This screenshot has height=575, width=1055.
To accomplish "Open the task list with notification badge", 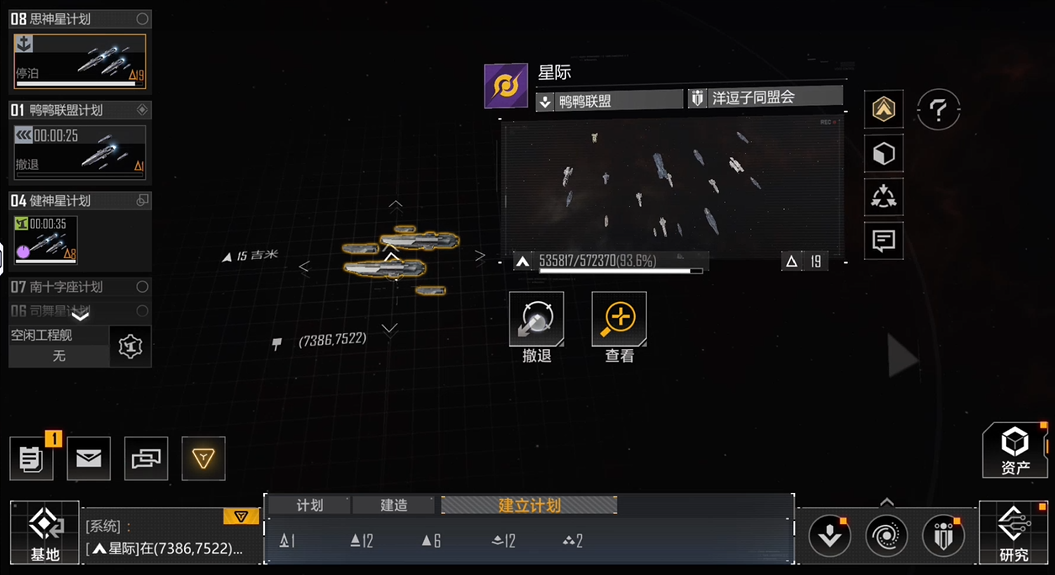I will pyautogui.click(x=32, y=459).
